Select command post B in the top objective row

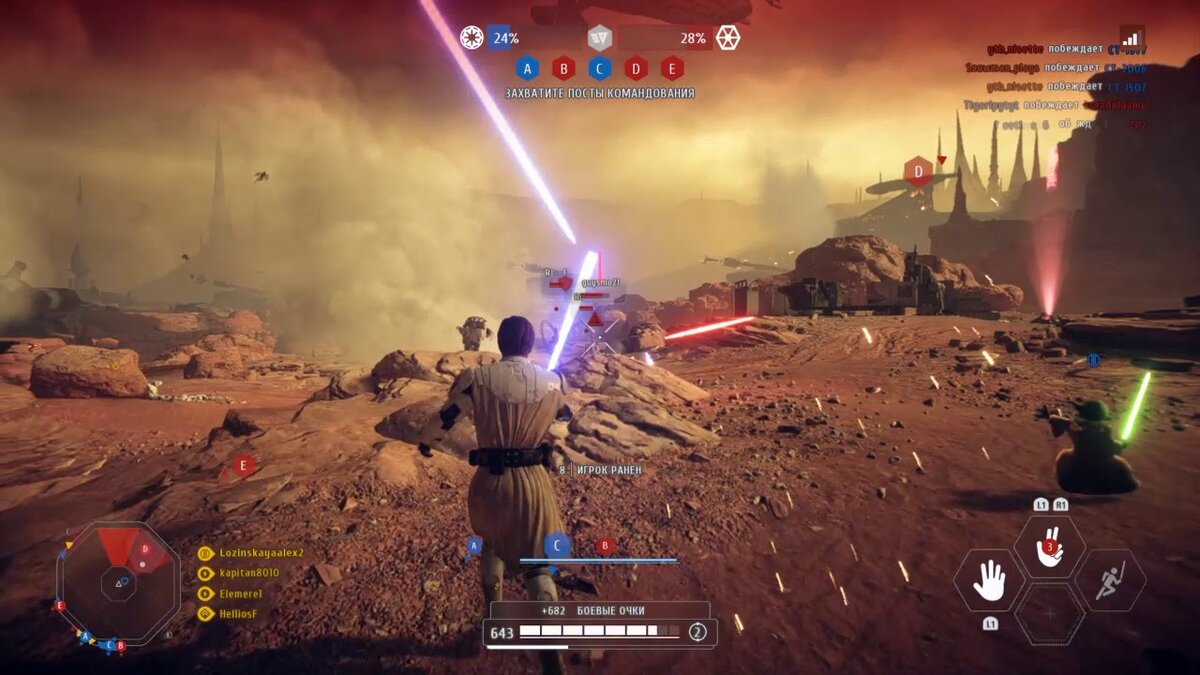point(563,68)
